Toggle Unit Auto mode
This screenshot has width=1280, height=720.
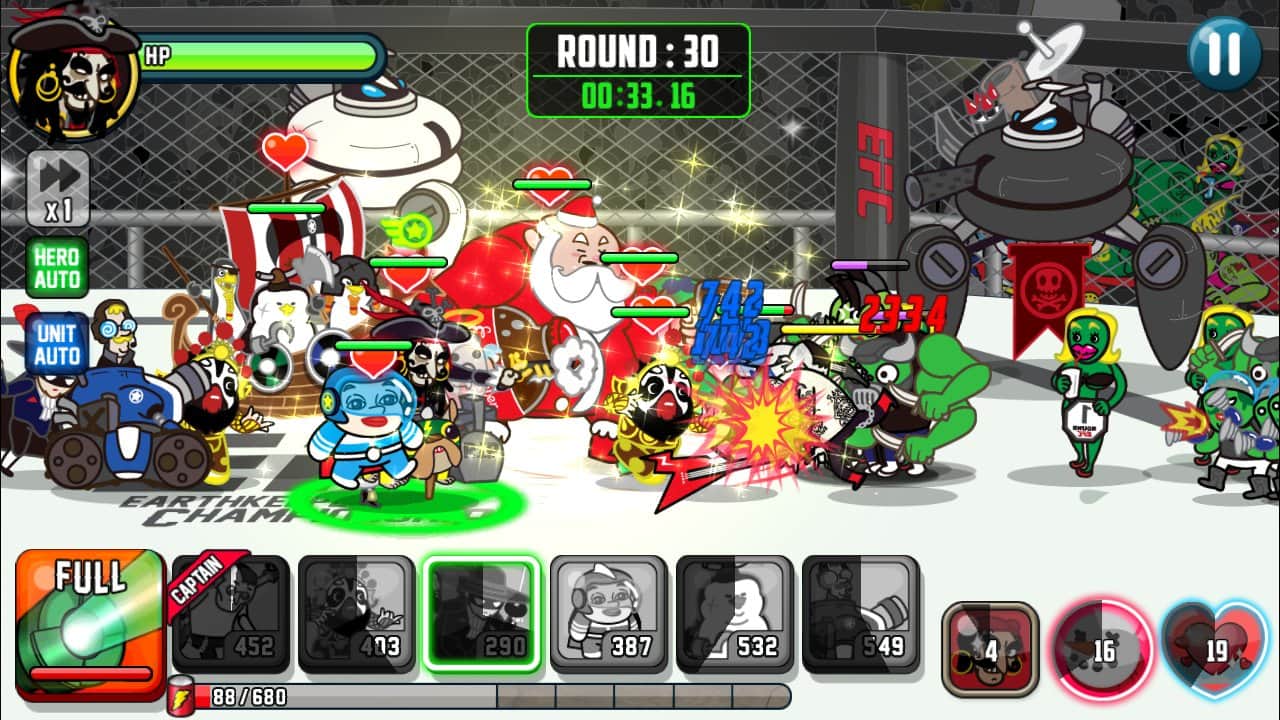point(57,343)
